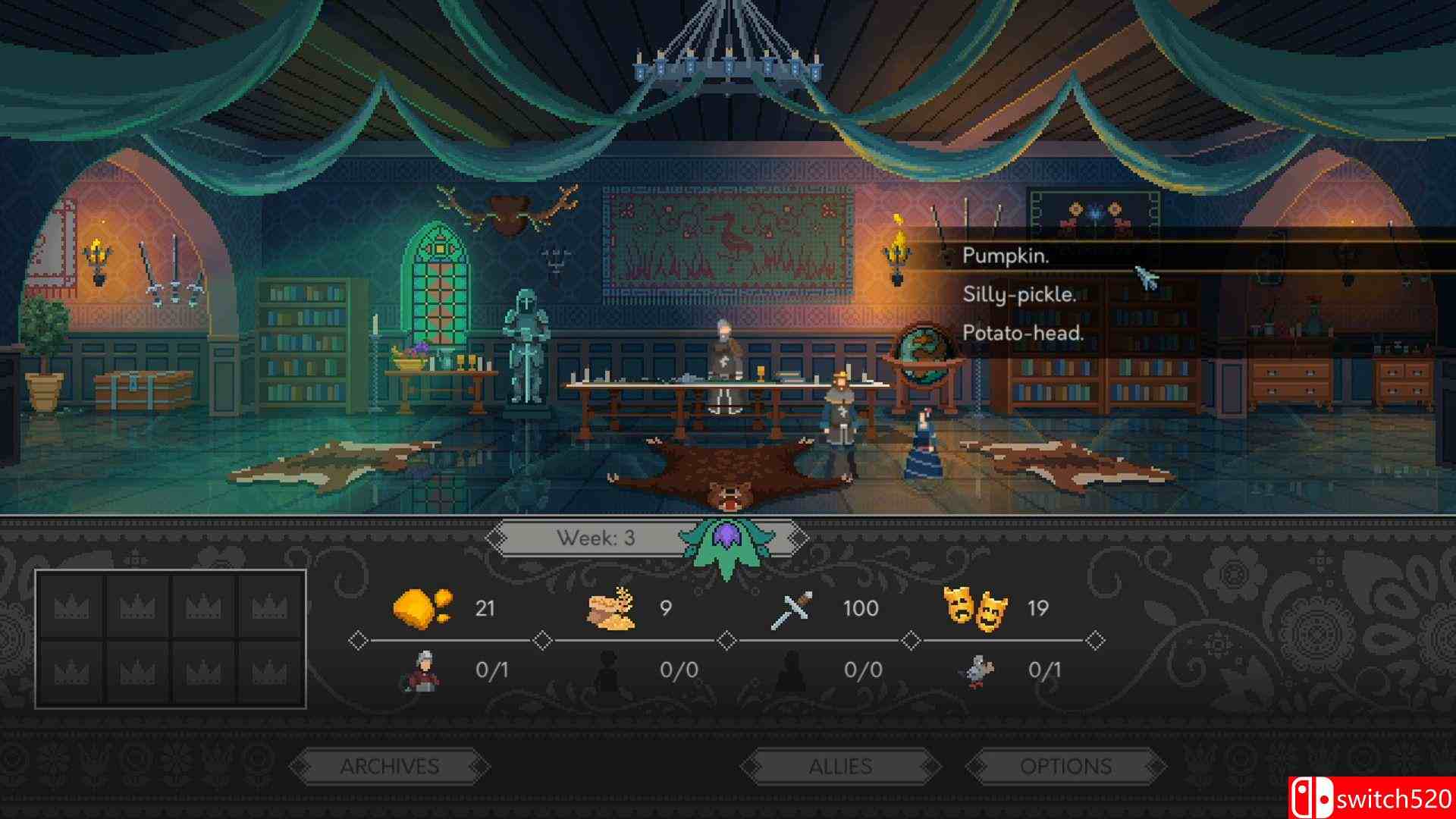Open the ALLIES screen

pos(840,766)
